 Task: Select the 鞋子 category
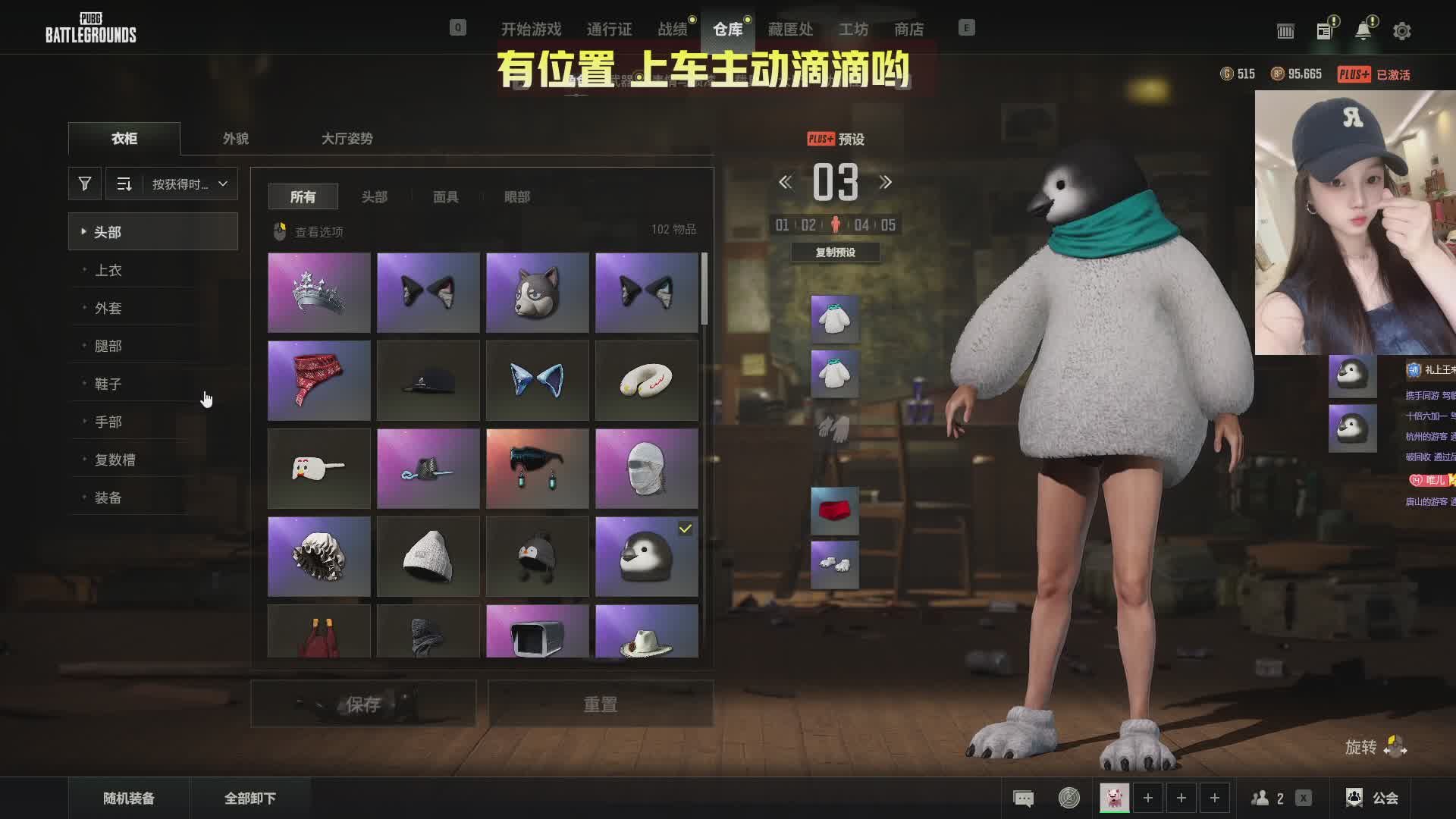click(108, 384)
